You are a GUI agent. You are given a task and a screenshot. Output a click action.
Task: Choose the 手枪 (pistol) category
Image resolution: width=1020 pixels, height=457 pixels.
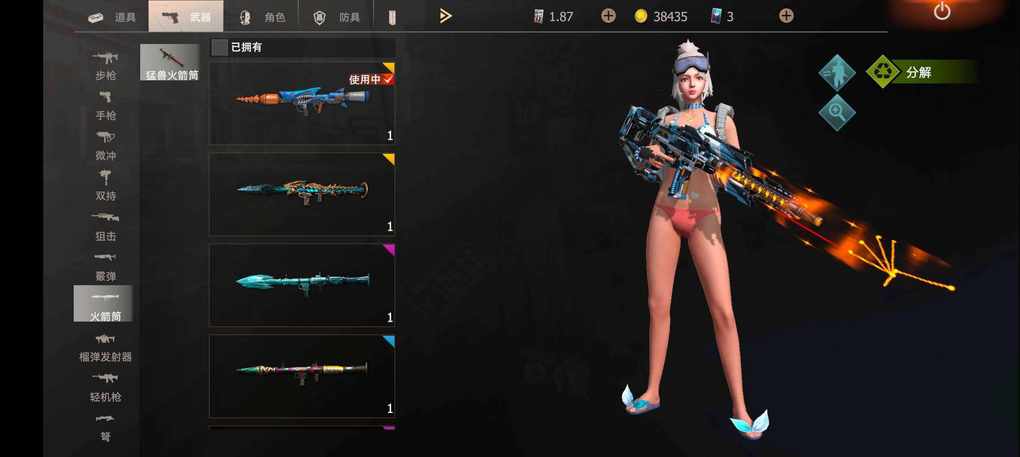pos(105,105)
